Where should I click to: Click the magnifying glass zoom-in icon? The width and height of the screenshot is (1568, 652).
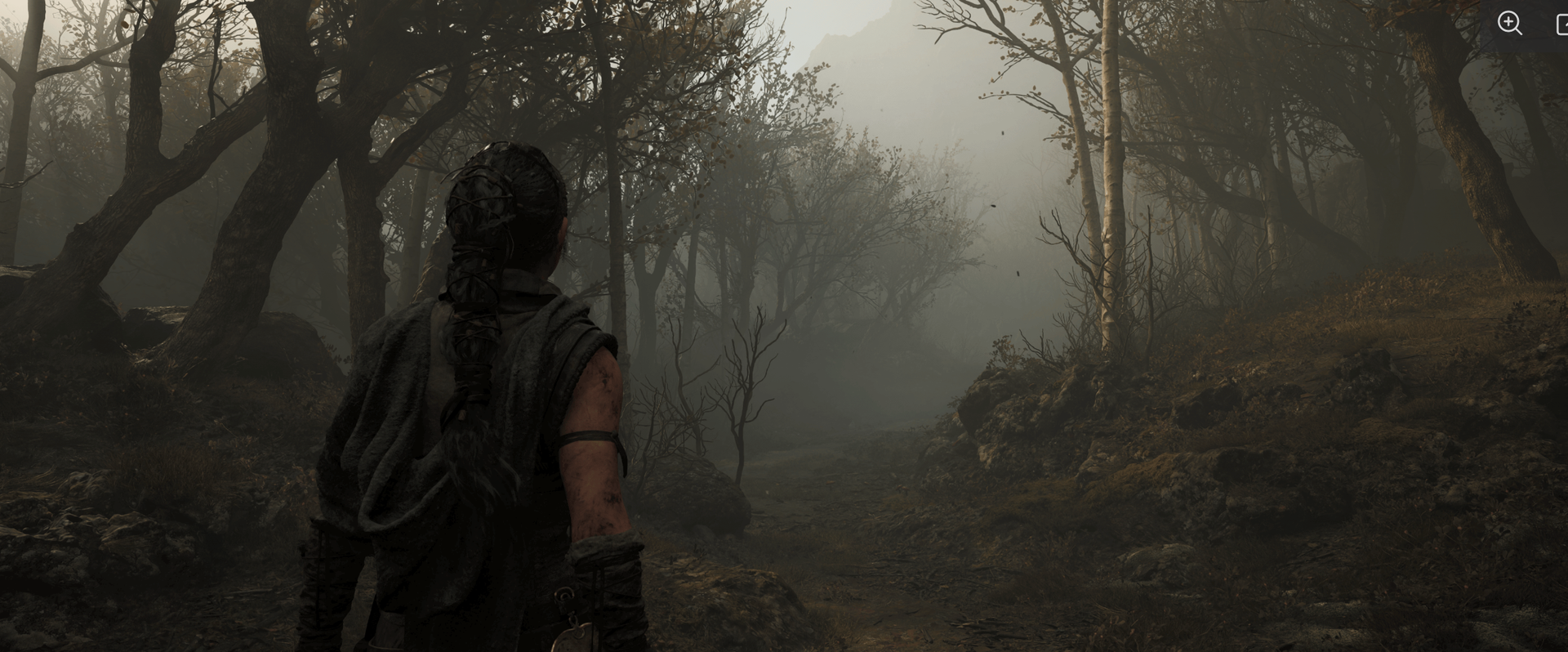pos(1509,23)
